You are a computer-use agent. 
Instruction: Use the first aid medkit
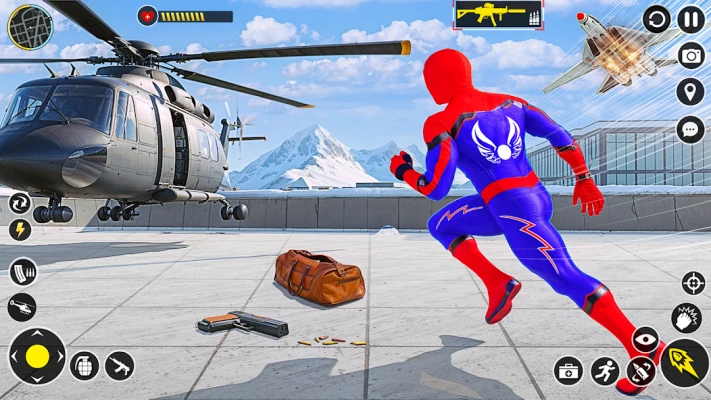568,371
